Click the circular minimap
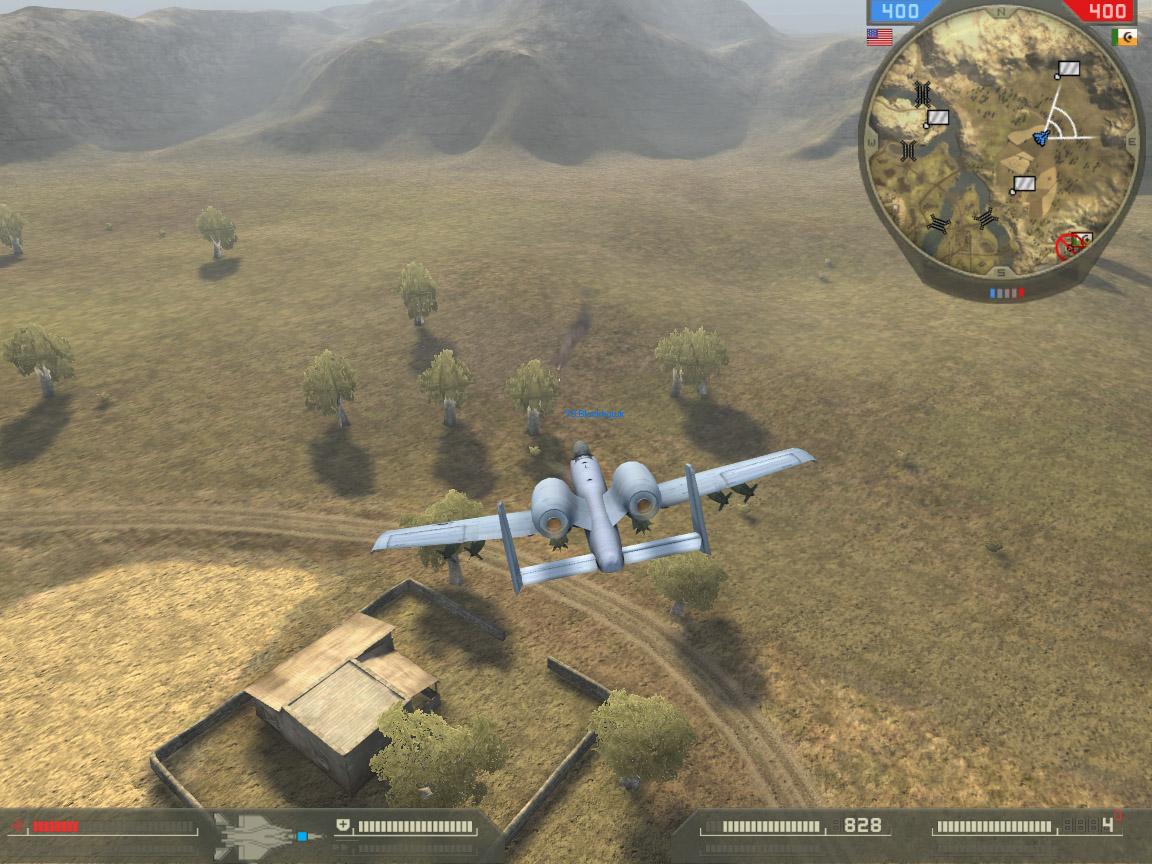This screenshot has height=864, width=1152. click(1002, 148)
